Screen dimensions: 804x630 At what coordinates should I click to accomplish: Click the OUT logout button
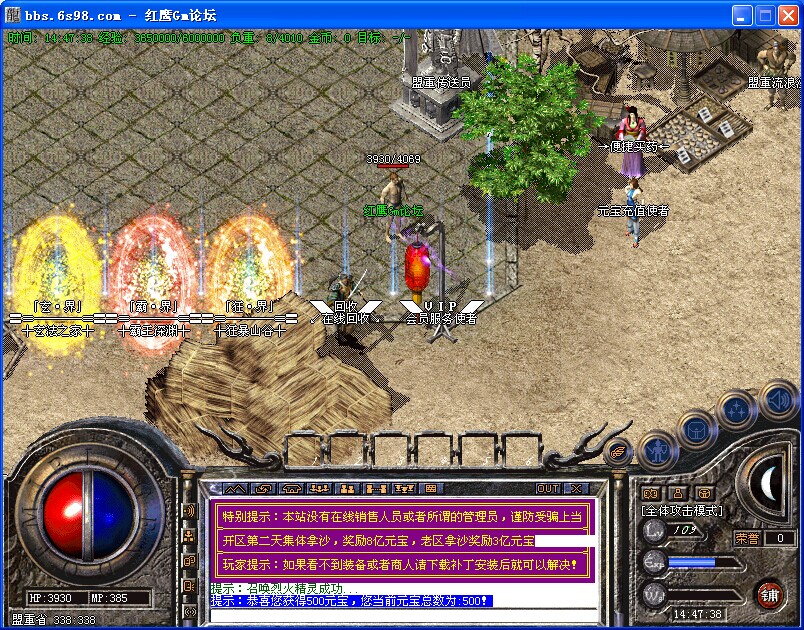548,488
